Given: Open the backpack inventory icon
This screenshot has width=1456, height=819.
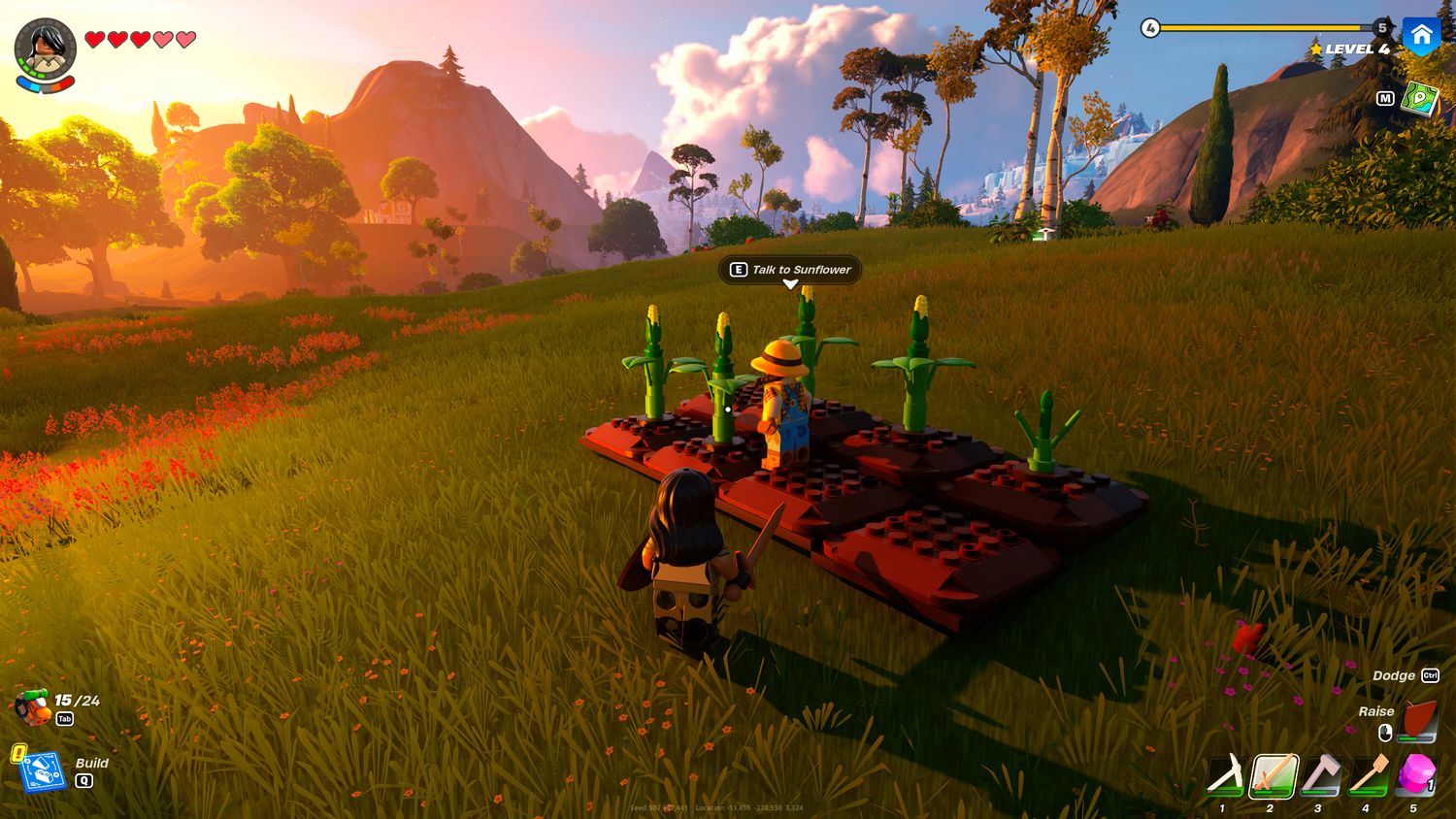Looking at the screenshot, I should coord(32,707).
